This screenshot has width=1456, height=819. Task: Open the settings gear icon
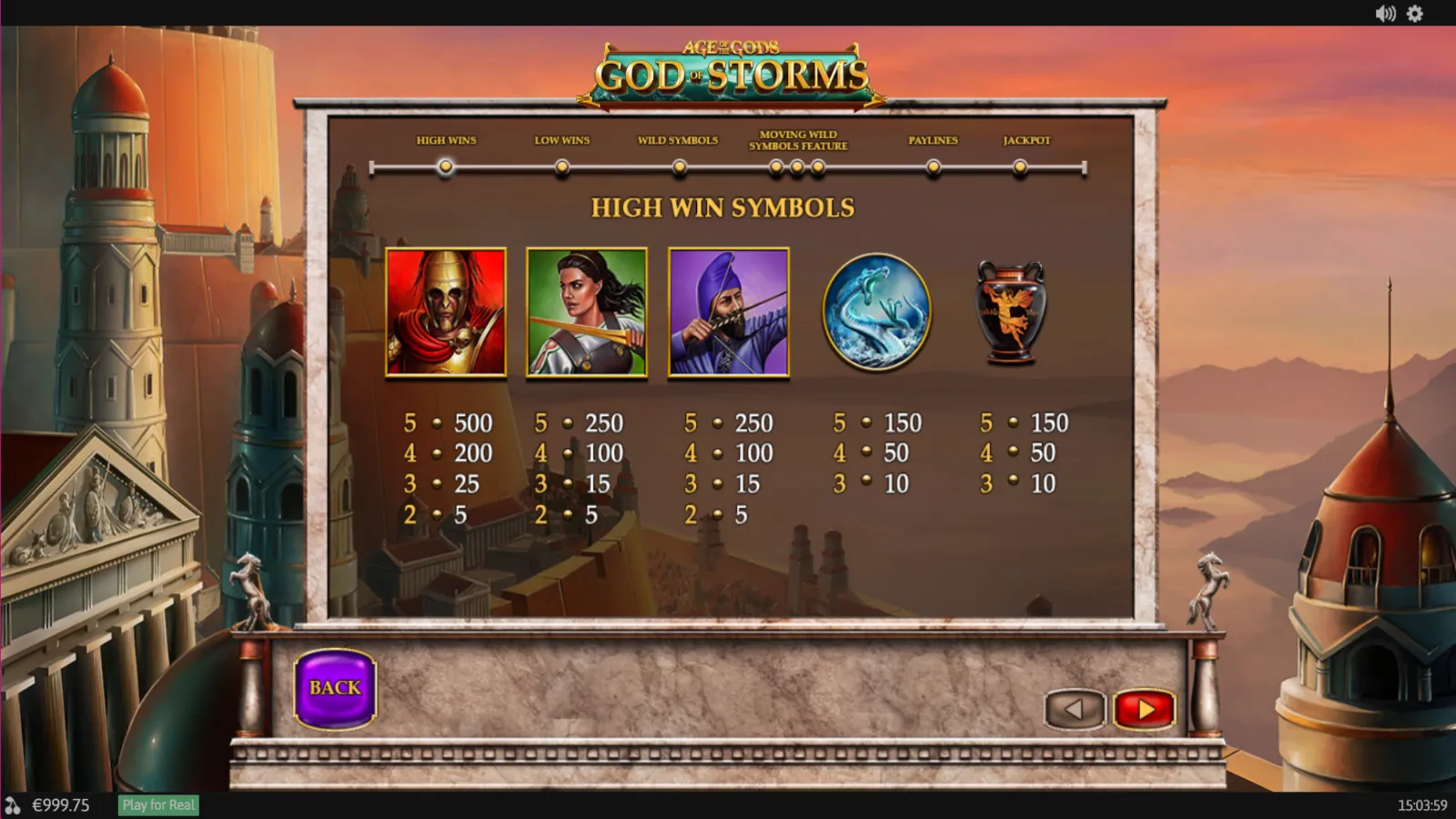coord(1415,14)
